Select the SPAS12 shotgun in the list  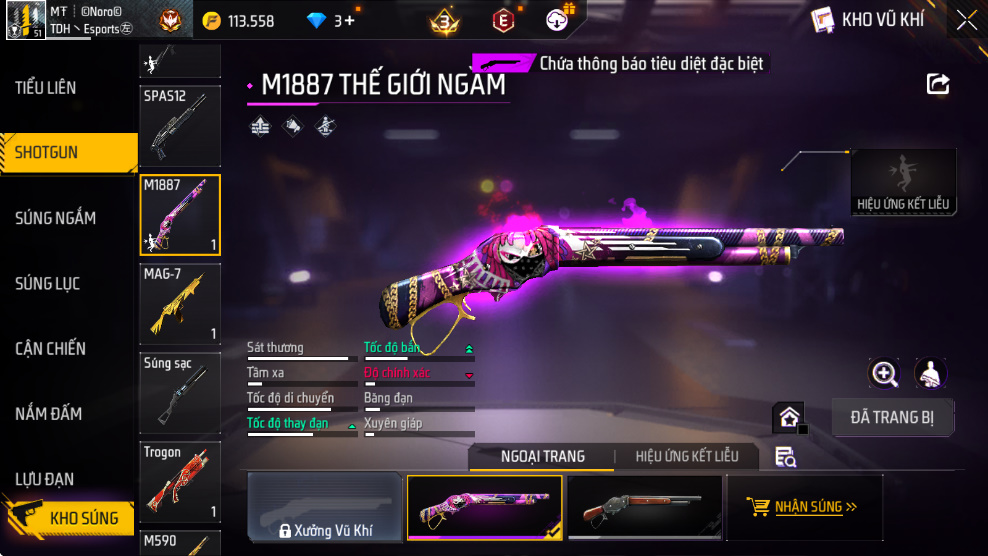point(180,126)
